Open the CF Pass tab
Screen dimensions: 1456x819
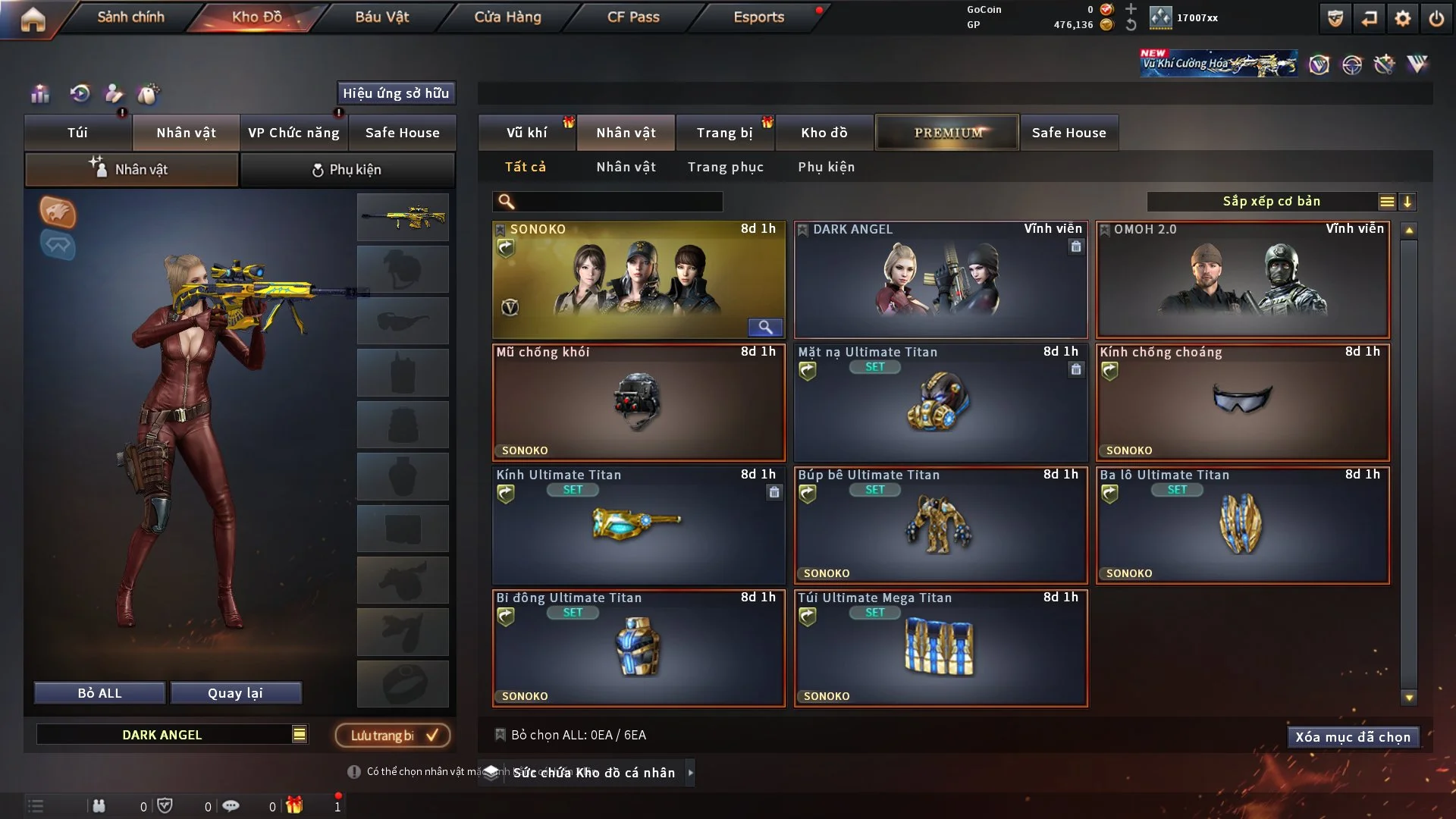point(633,17)
